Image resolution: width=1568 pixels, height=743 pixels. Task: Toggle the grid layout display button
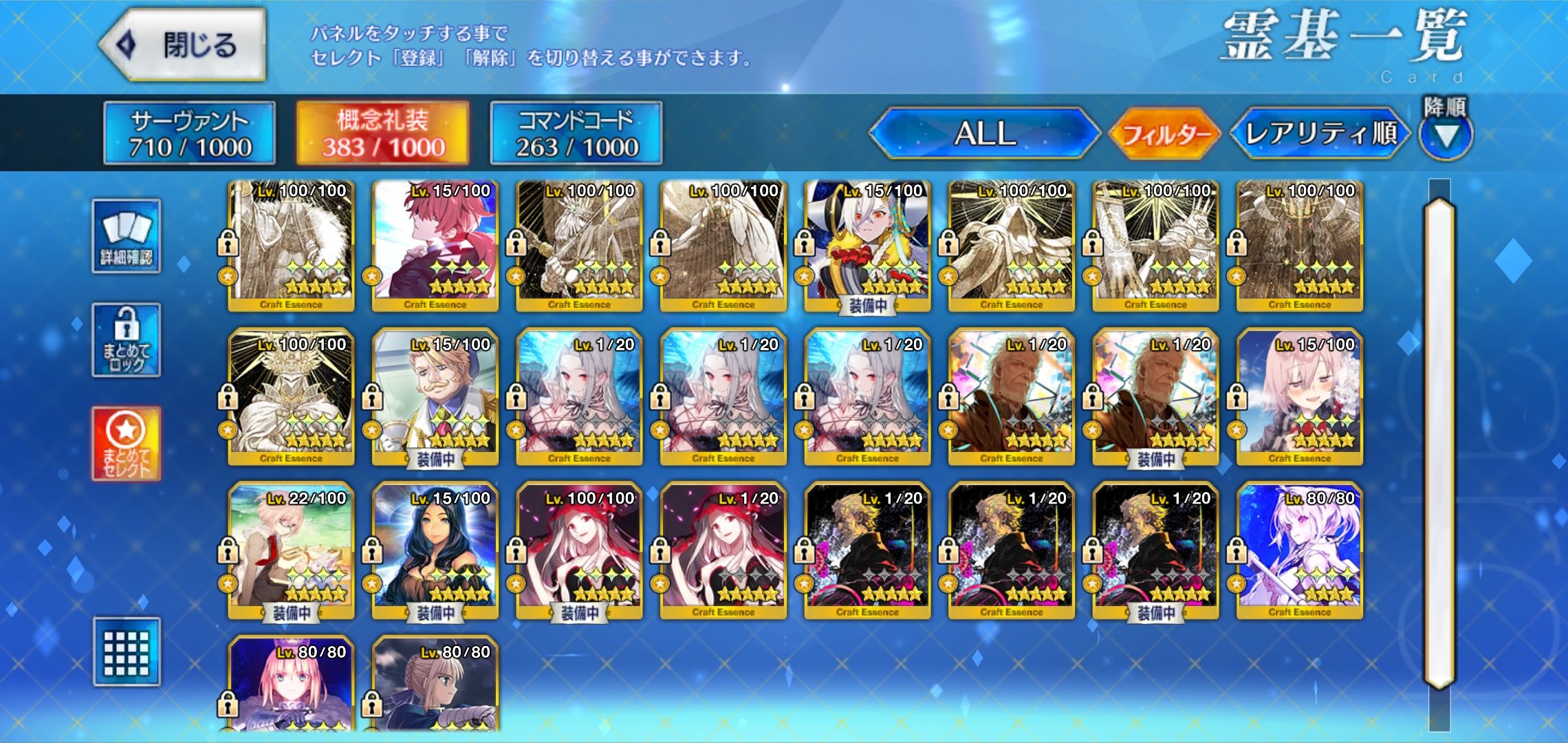pyautogui.click(x=127, y=652)
